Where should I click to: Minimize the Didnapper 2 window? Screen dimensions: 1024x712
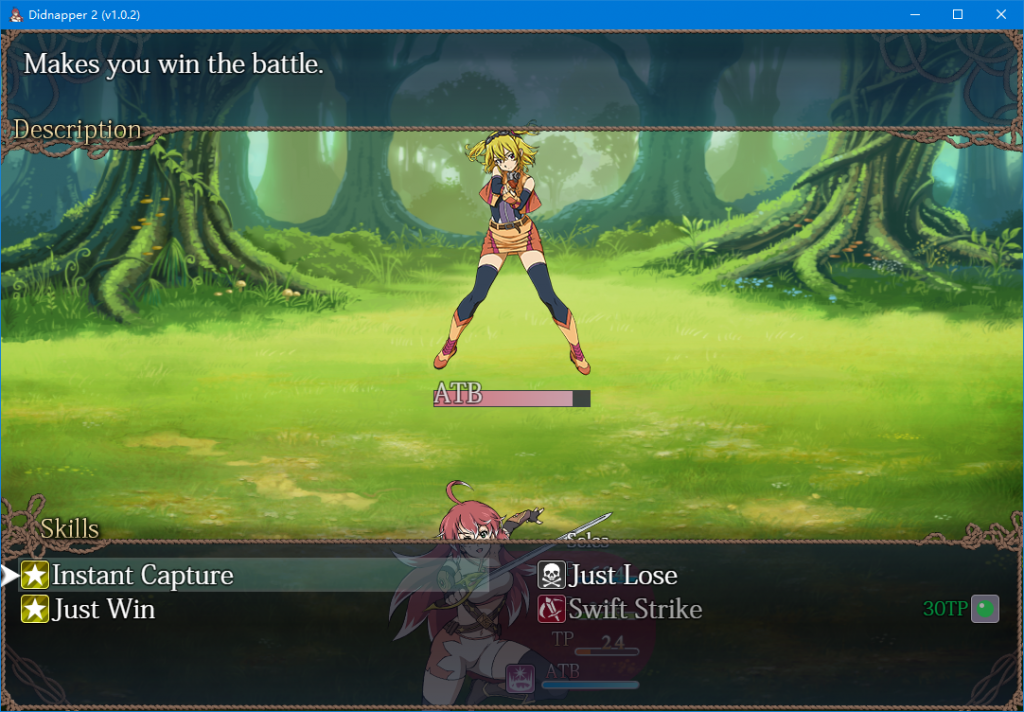click(913, 14)
